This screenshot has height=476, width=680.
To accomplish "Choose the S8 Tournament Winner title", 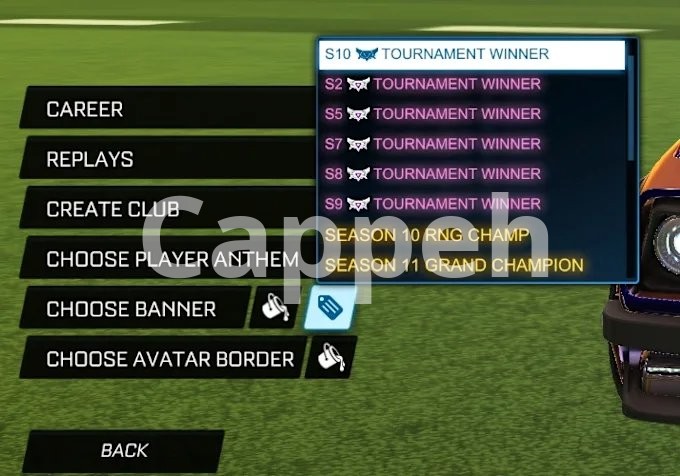I will point(471,174).
